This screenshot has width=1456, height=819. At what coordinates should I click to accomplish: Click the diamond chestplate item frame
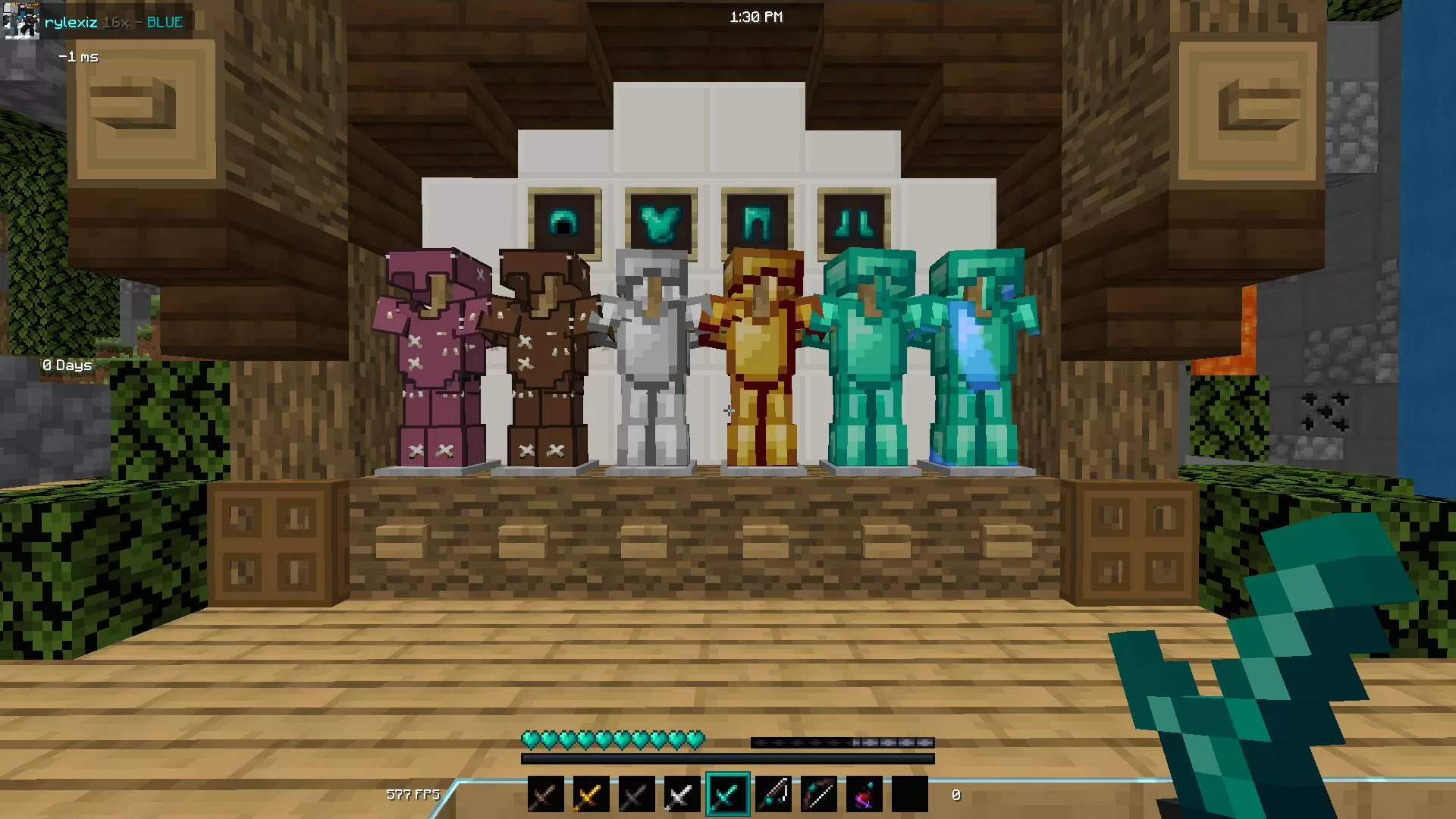click(660, 221)
